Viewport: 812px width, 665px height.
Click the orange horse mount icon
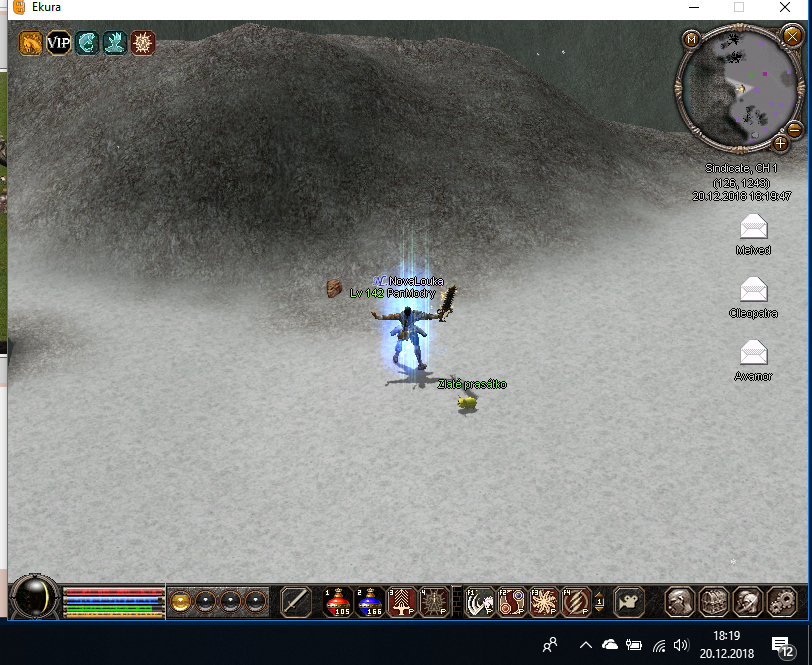[31, 43]
